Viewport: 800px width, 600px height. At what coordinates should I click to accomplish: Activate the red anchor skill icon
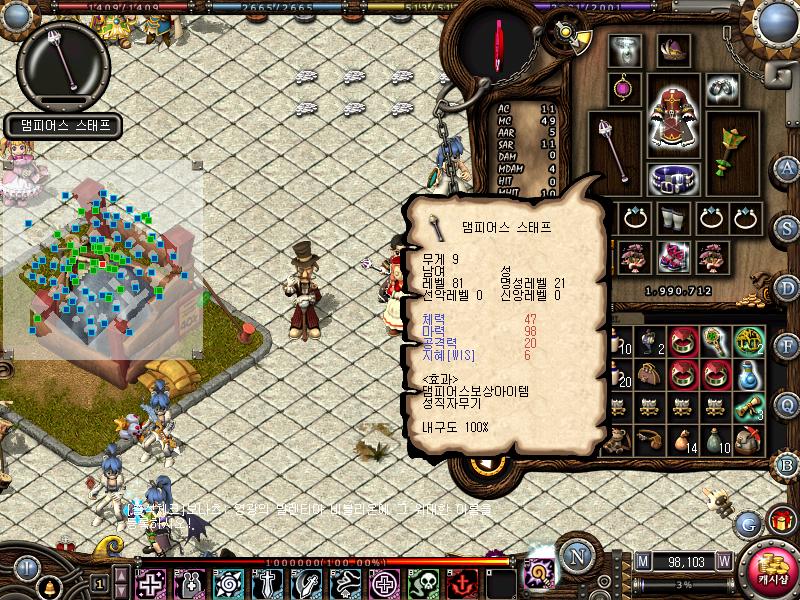click(x=462, y=582)
